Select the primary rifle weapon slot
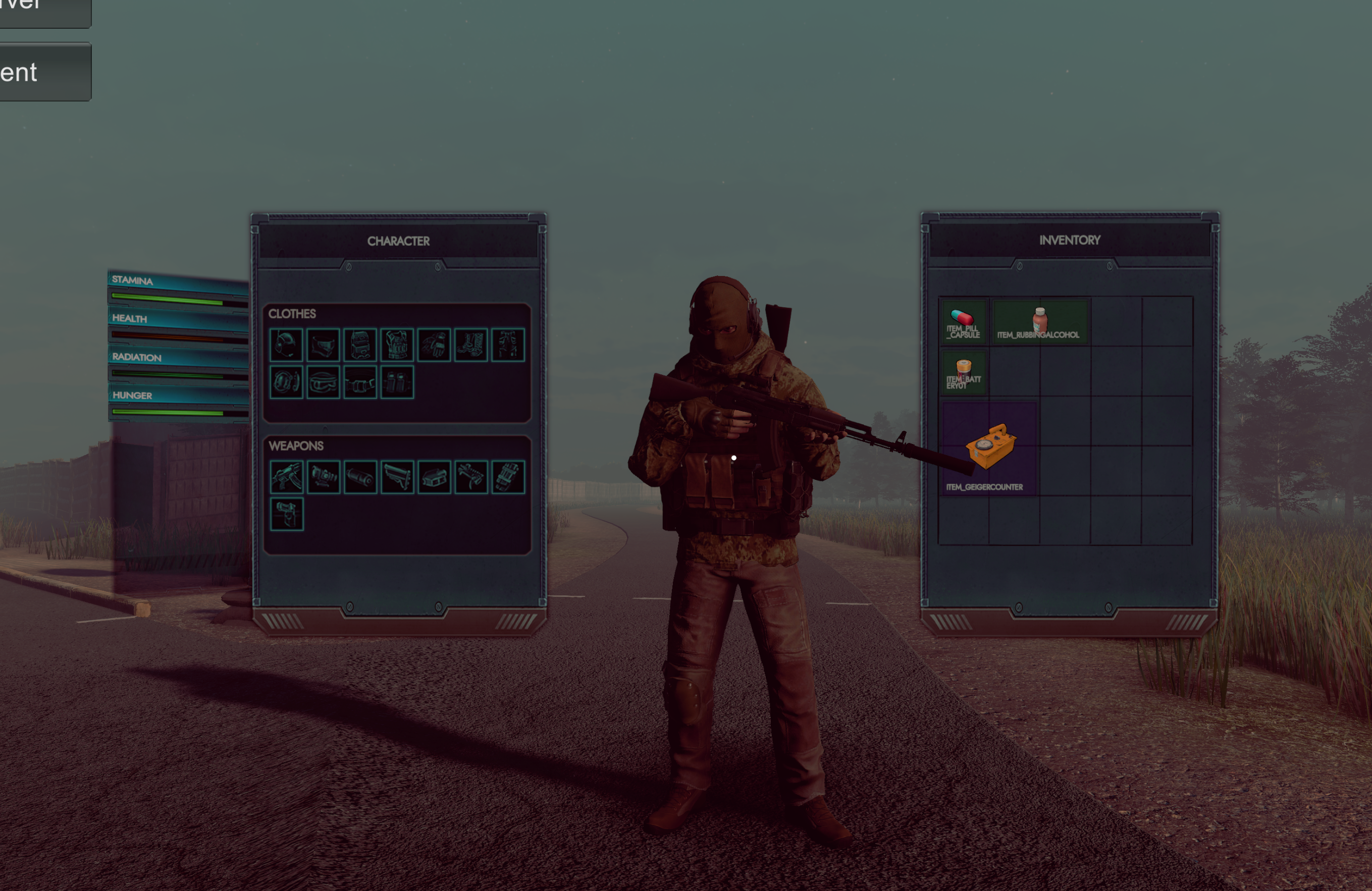 [288, 478]
